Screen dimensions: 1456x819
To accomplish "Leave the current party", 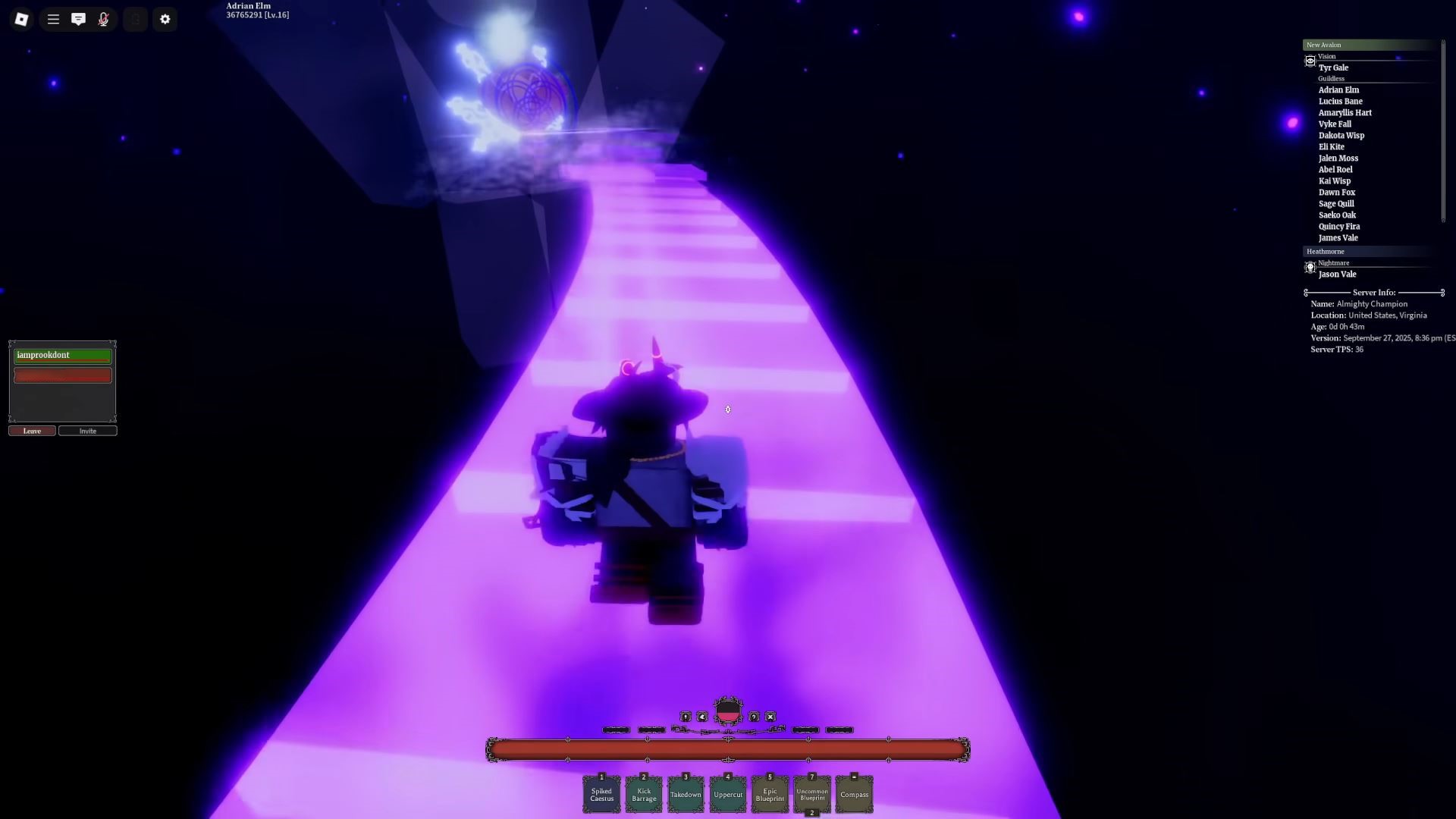I will coord(32,431).
